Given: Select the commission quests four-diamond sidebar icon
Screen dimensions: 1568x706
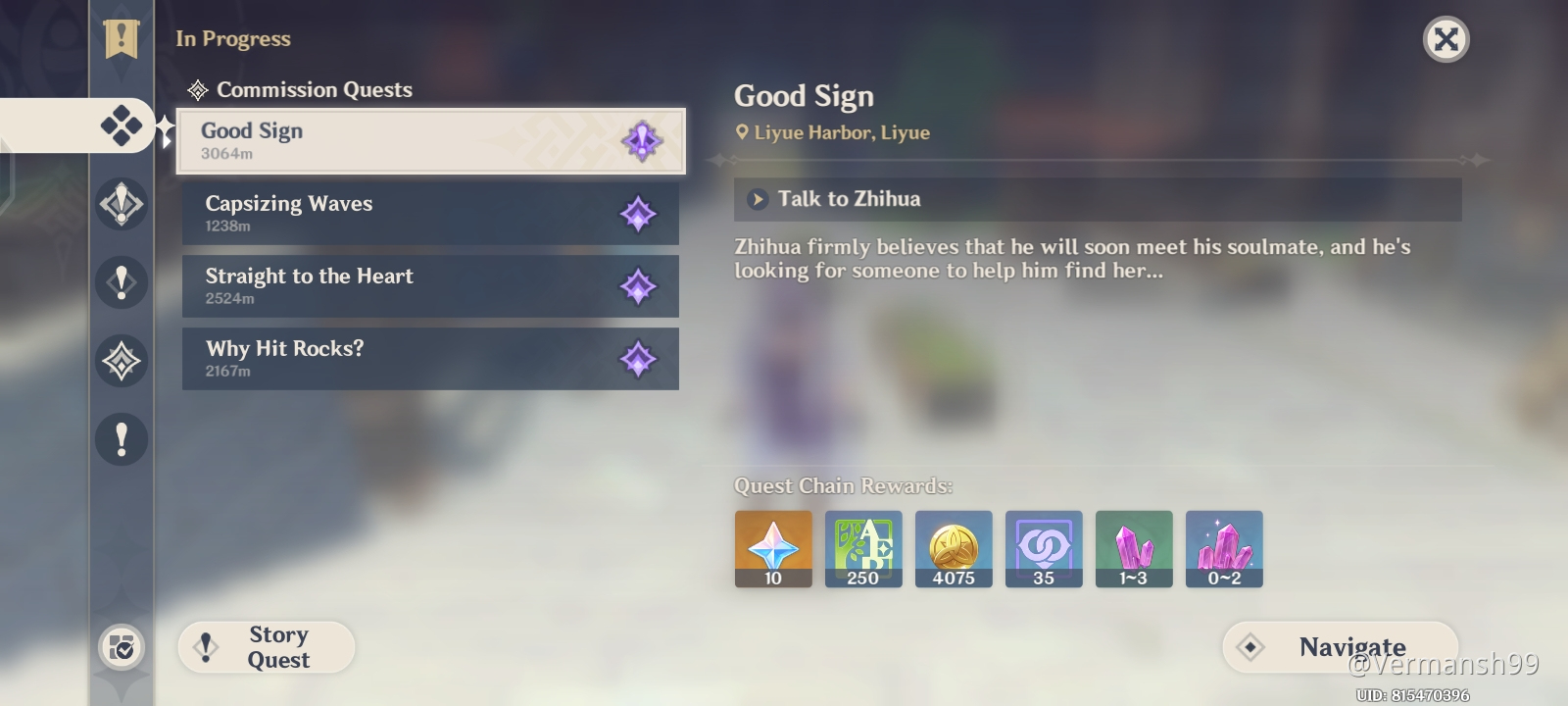Looking at the screenshot, I should [x=120, y=126].
